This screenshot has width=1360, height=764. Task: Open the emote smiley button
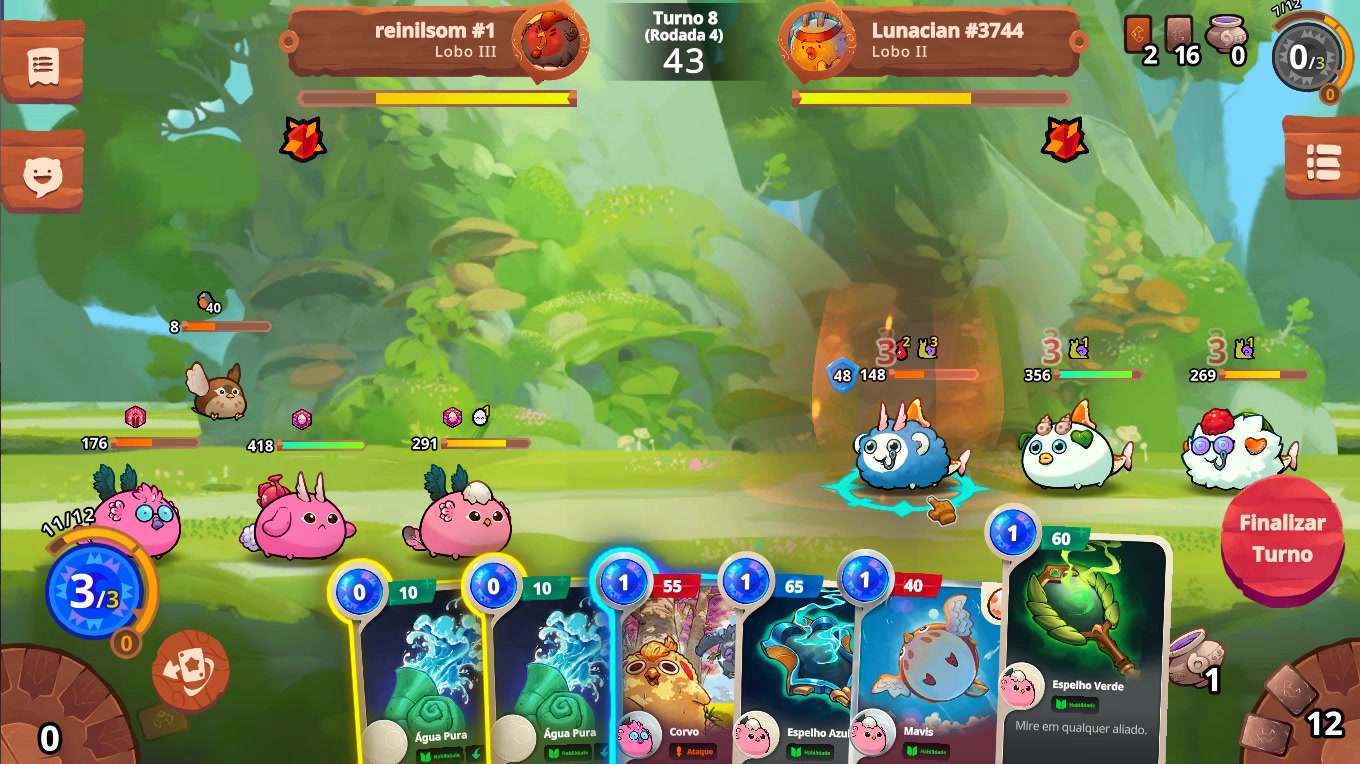[42, 175]
